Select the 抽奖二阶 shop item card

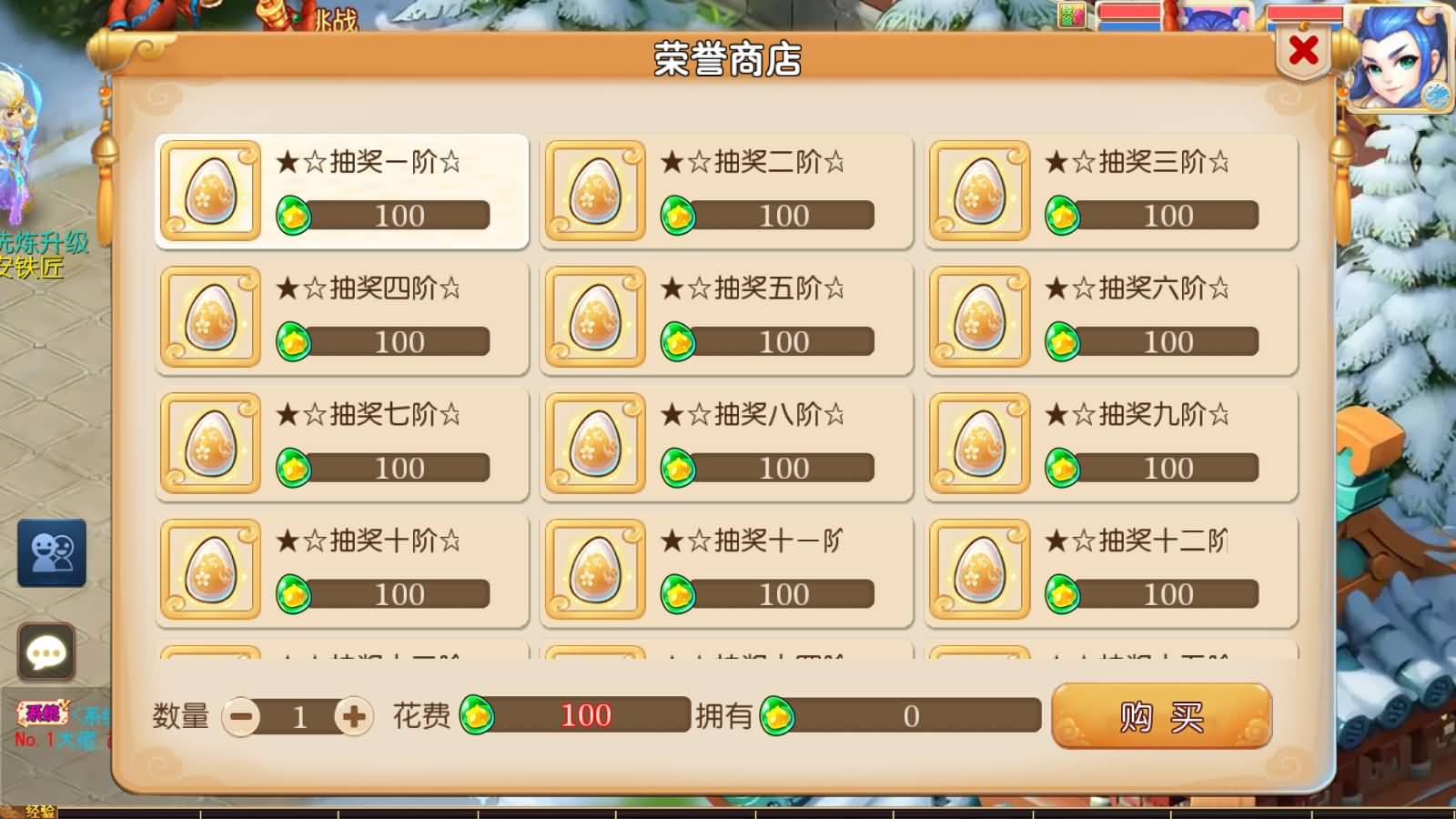click(x=724, y=191)
